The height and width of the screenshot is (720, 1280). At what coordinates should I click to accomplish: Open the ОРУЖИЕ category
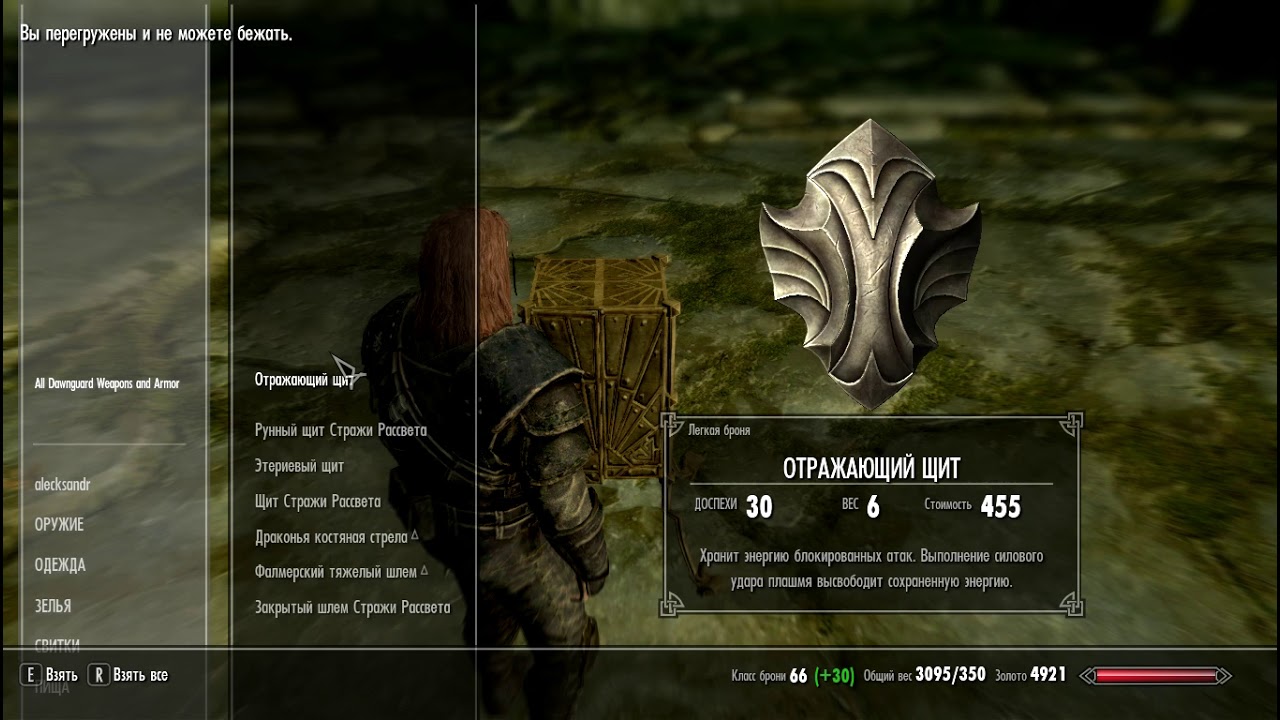pyautogui.click(x=59, y=525)
